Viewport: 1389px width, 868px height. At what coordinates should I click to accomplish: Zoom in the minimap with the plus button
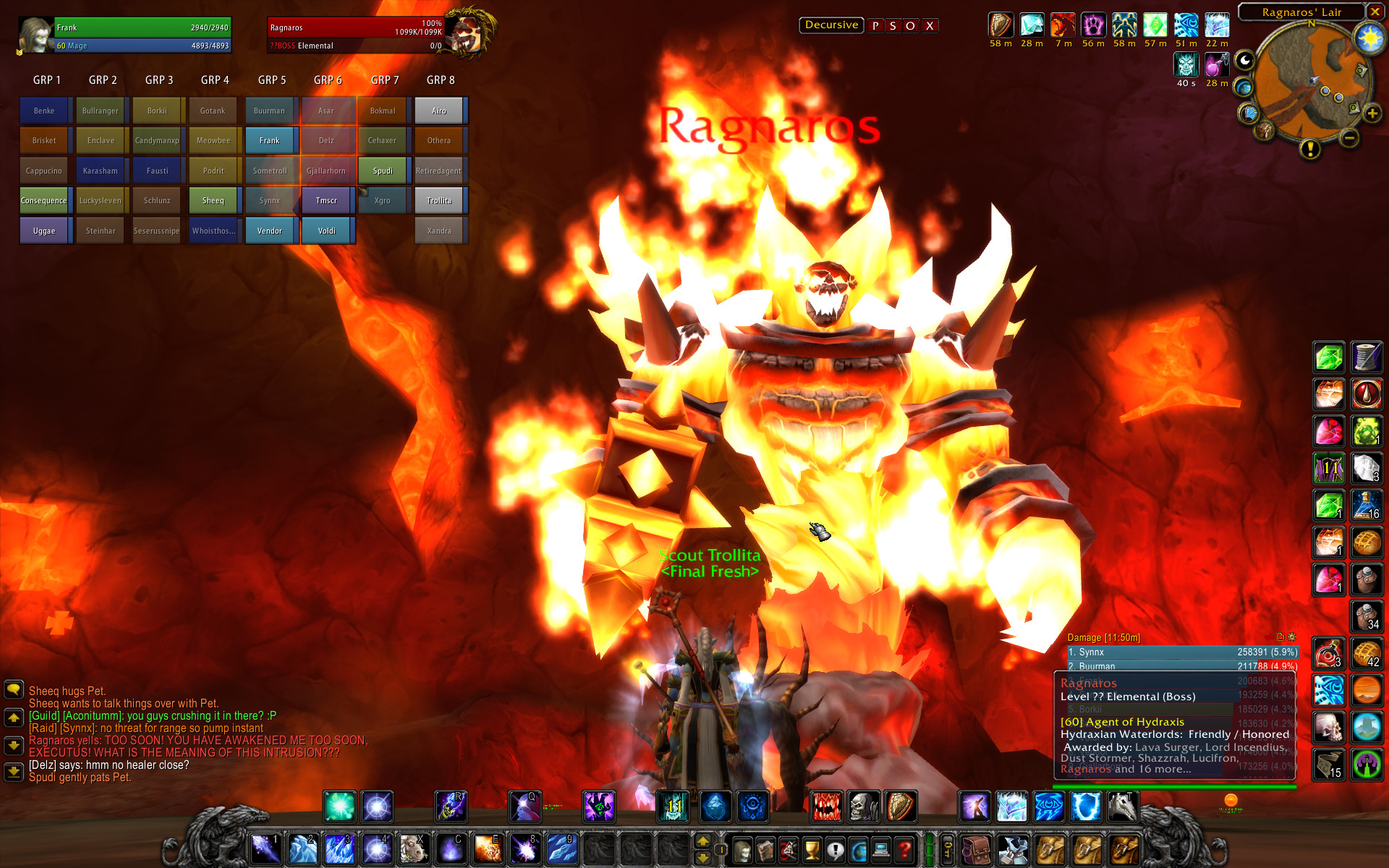point(1372,114)
